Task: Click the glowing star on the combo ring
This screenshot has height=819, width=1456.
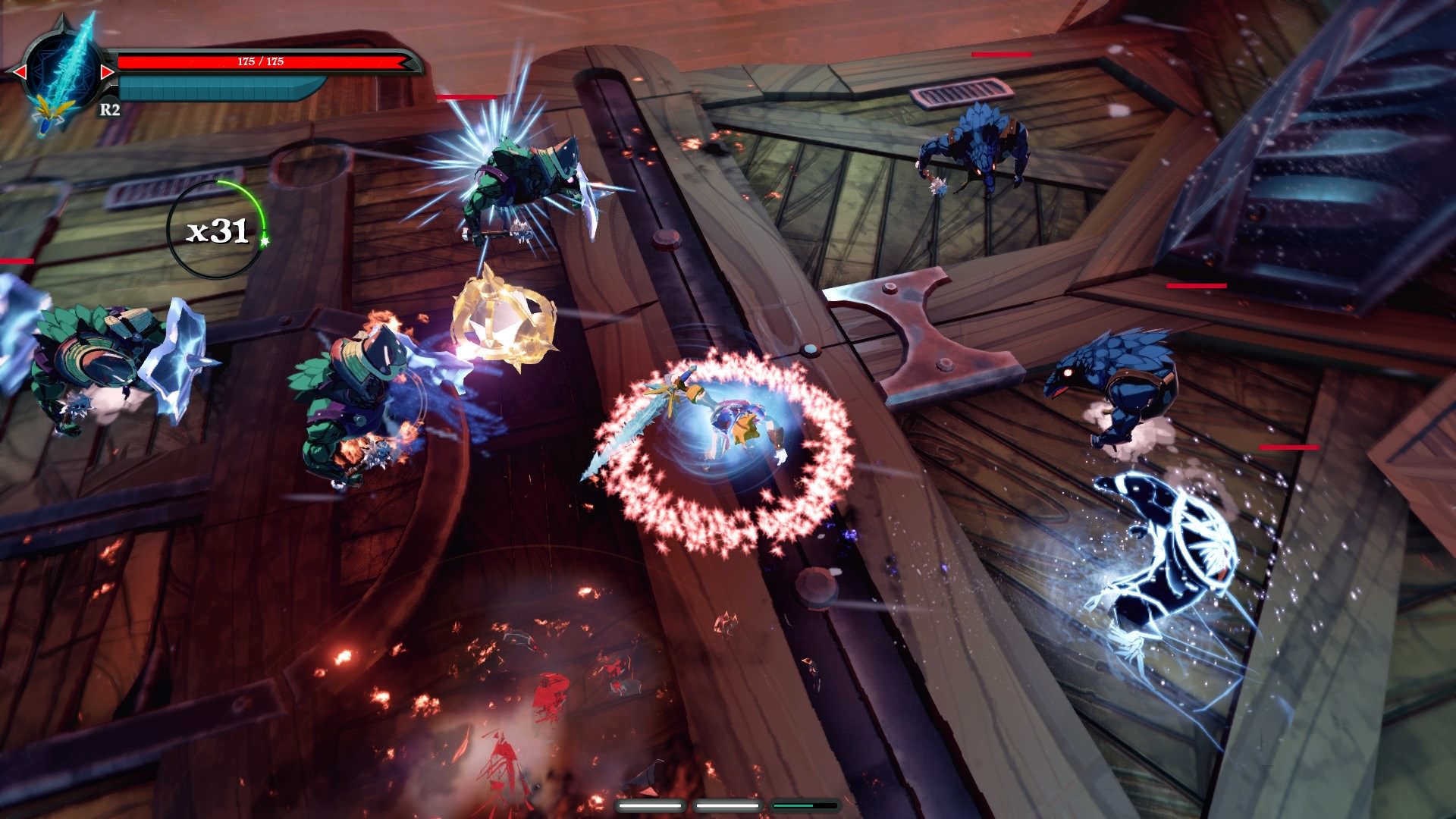Action: point(264,241)
